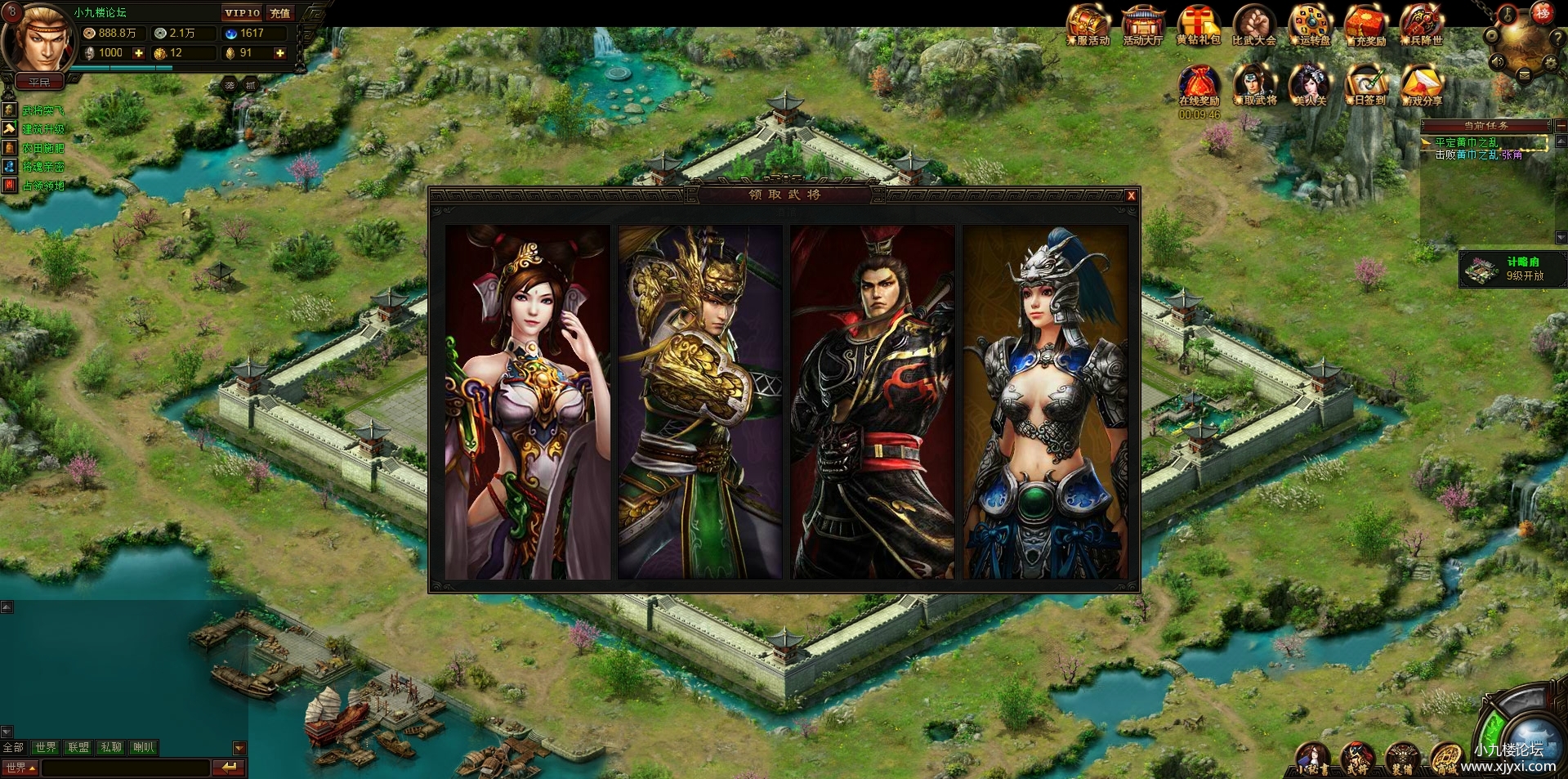Spin the 幸运转盘 lucky wheel icon
Screen dimensions: 1568x779
pyautogui.click(x=1309, y=23)
